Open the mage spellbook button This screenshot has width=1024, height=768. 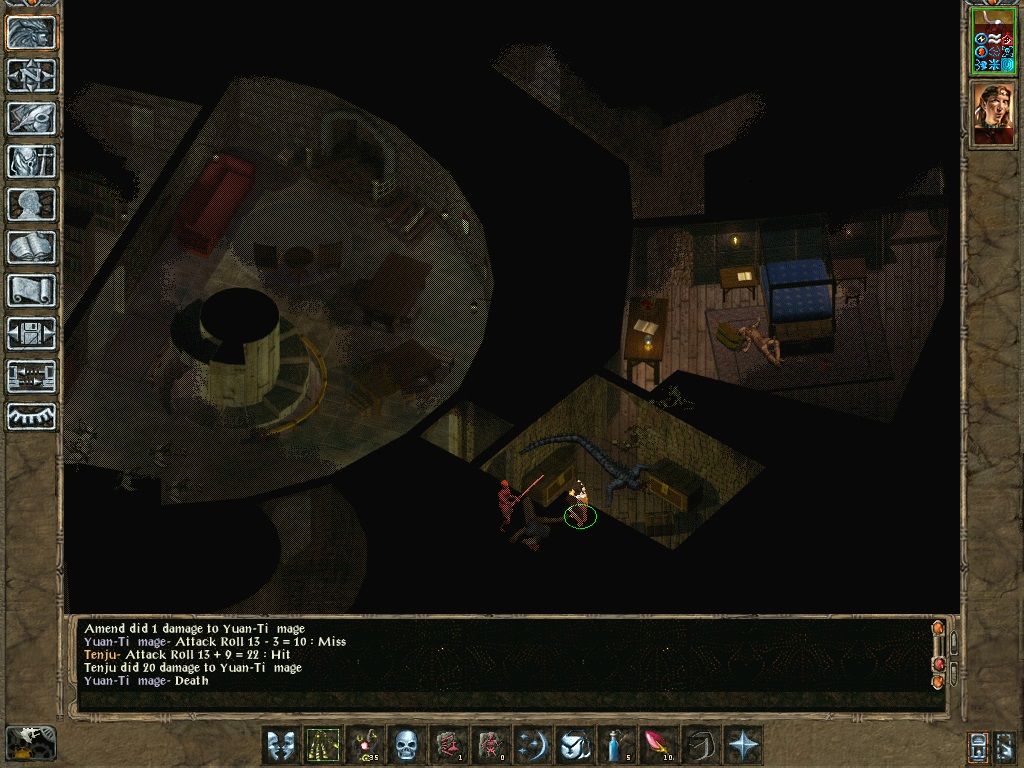click(x=31, y=247)
